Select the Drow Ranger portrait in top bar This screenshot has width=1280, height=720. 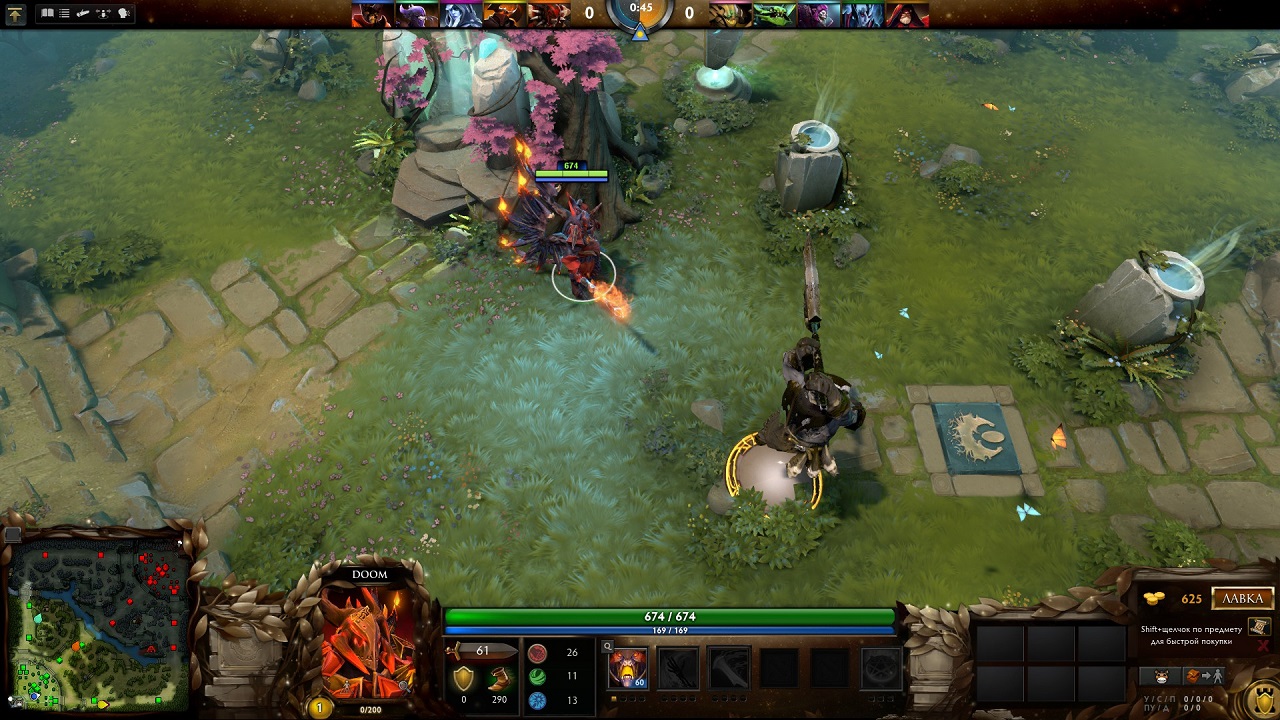coord(459,14)
